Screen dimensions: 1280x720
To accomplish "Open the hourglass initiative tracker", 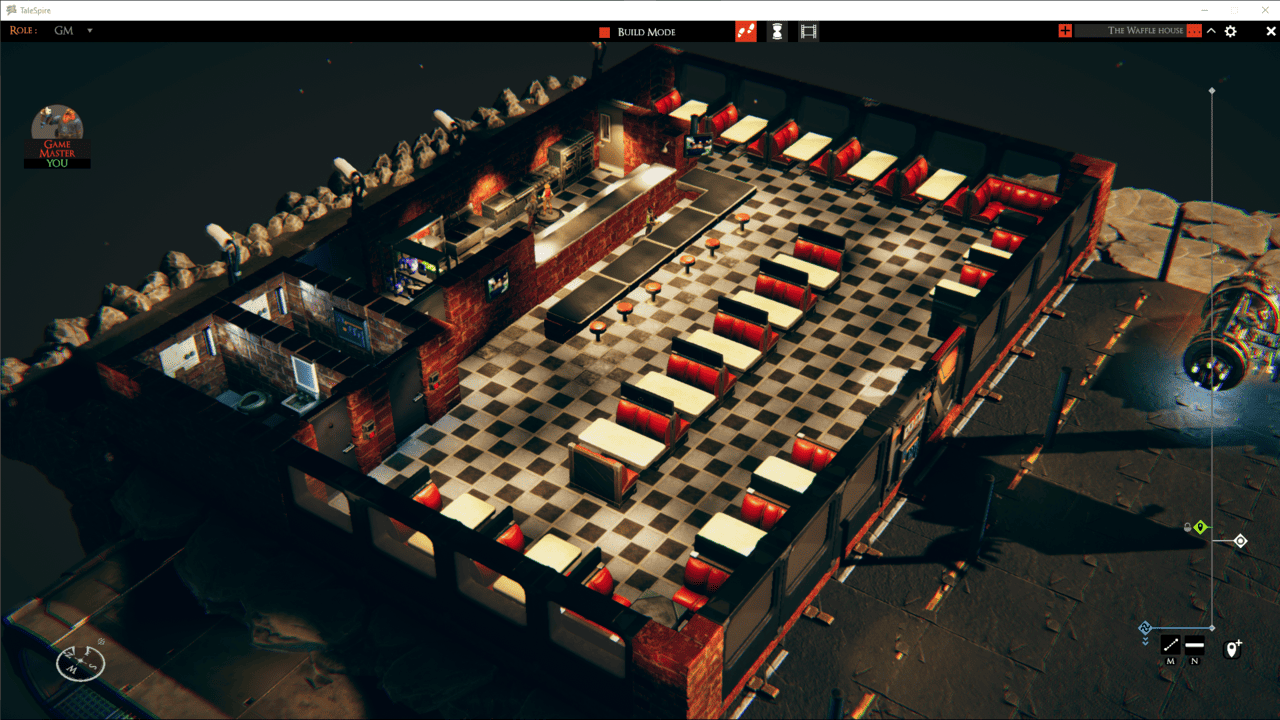I will 779,31.
